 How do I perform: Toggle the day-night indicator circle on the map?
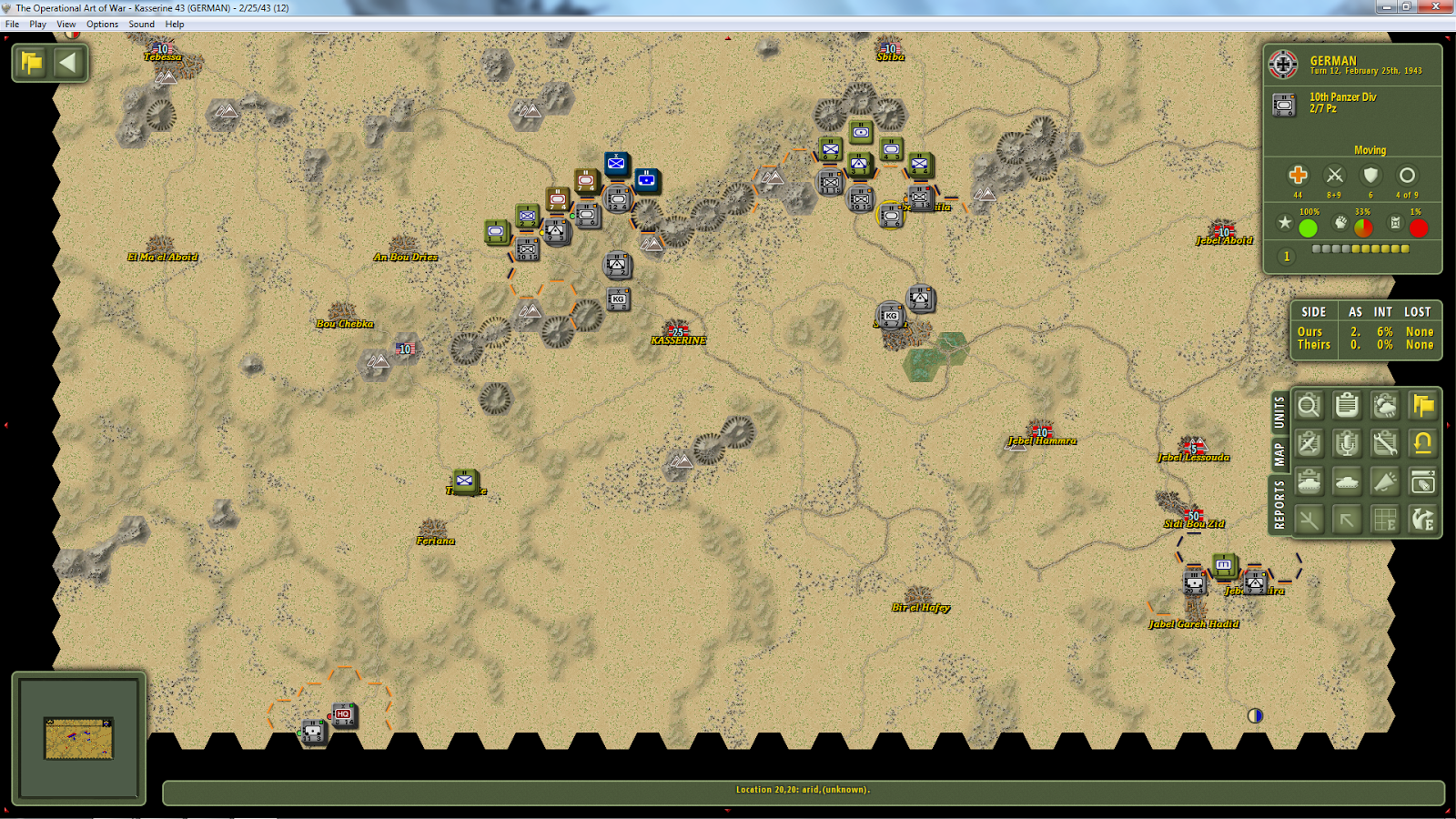click(x=1256, y=715)
